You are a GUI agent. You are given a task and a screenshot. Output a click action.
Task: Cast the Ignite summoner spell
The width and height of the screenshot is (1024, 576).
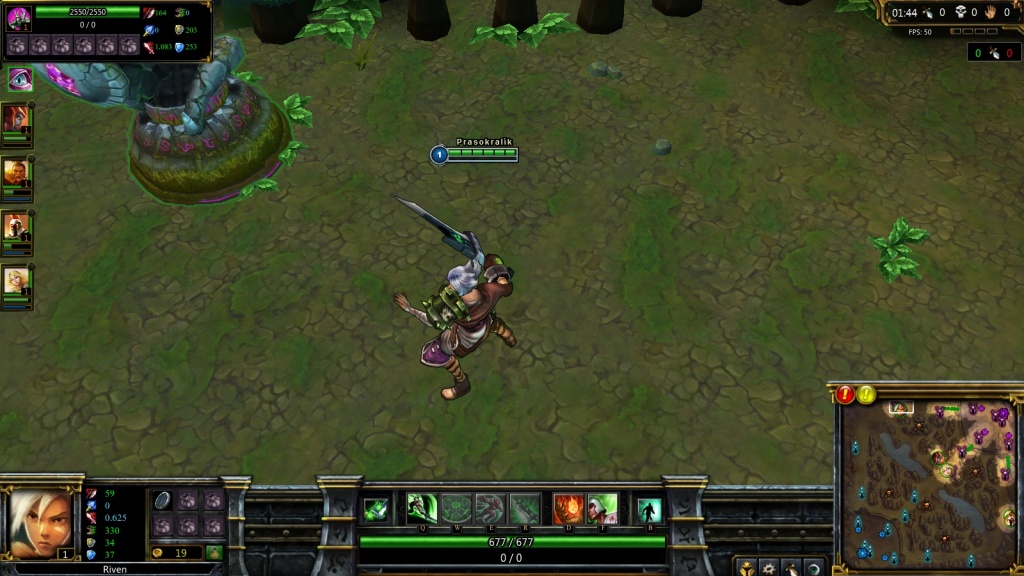(x=568, y=508)
